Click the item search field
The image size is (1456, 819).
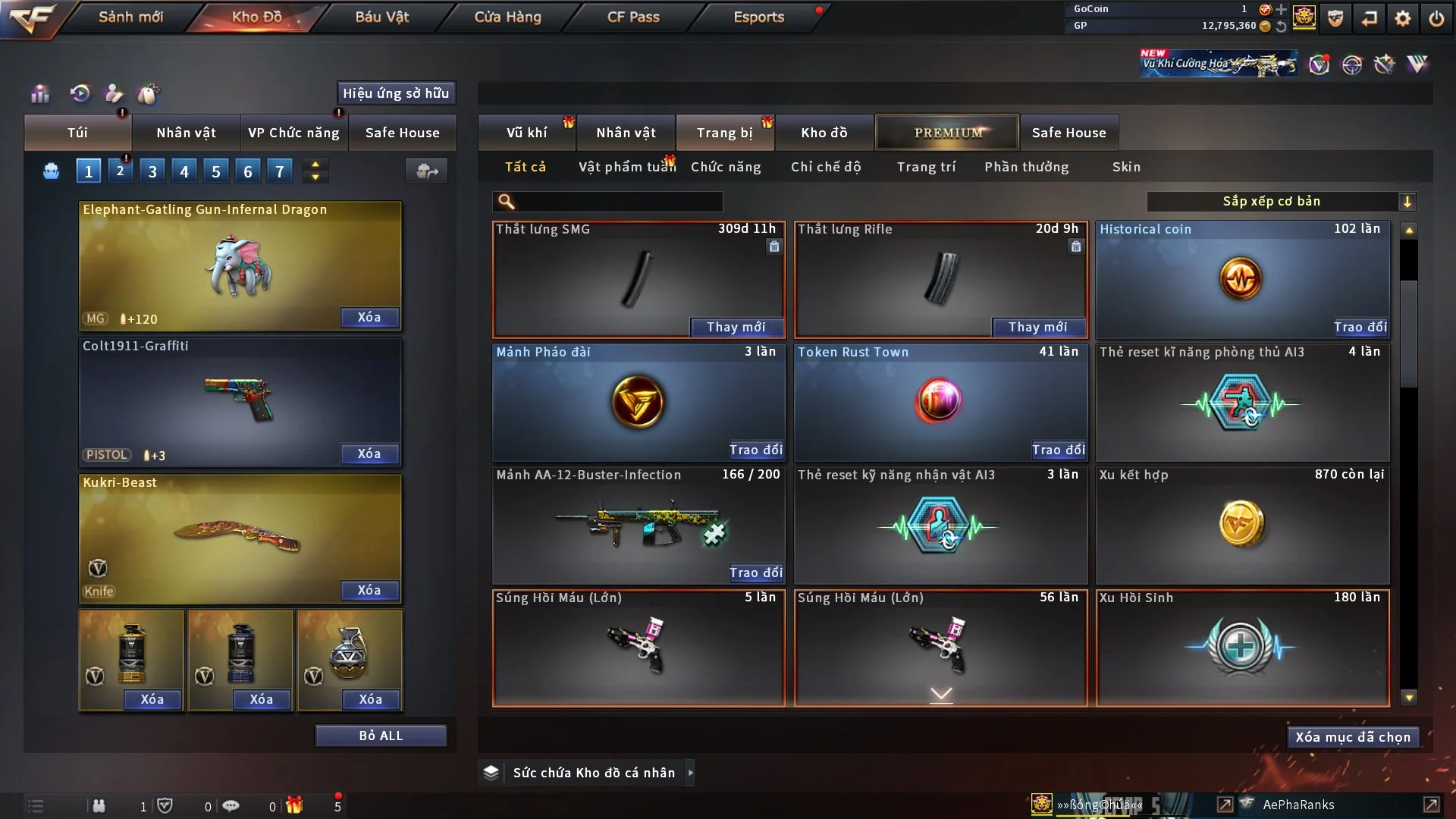coord(618,202)
